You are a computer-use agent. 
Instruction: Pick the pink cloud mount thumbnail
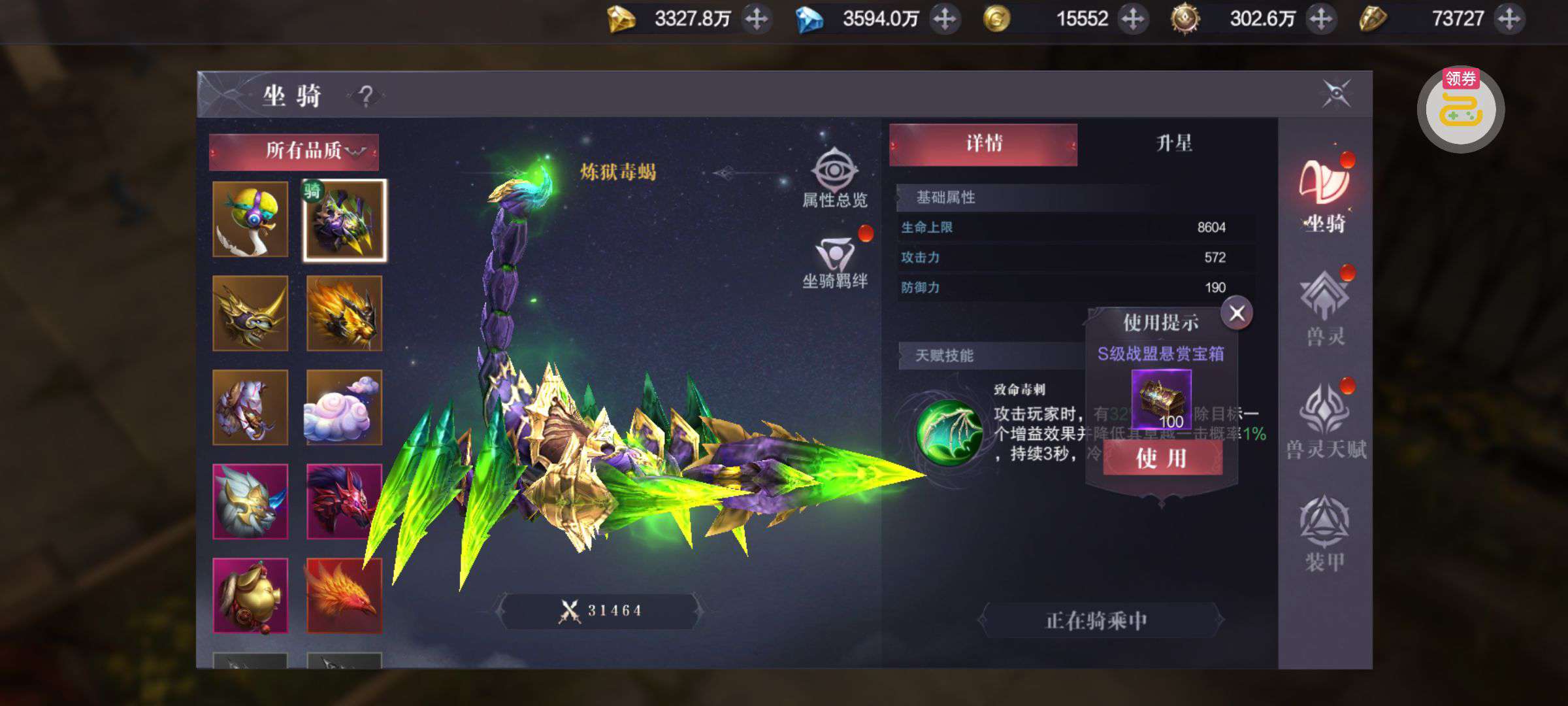(x=344, y=408)
